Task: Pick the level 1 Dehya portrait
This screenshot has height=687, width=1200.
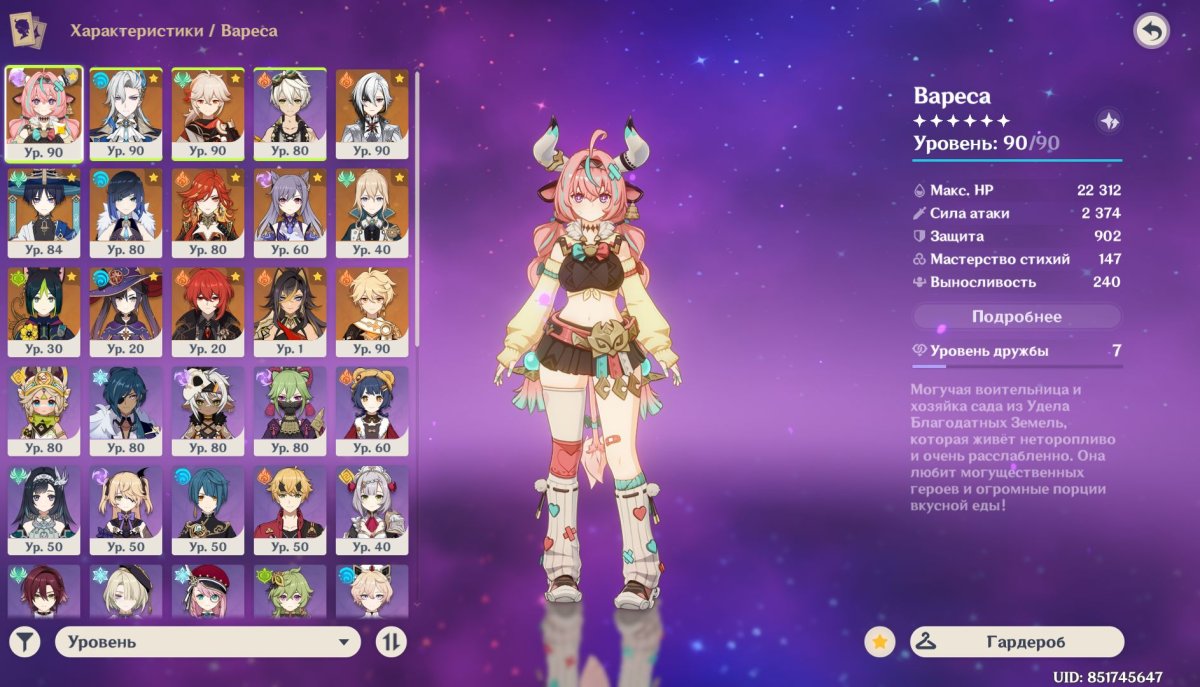Action: tap(290, 311)
